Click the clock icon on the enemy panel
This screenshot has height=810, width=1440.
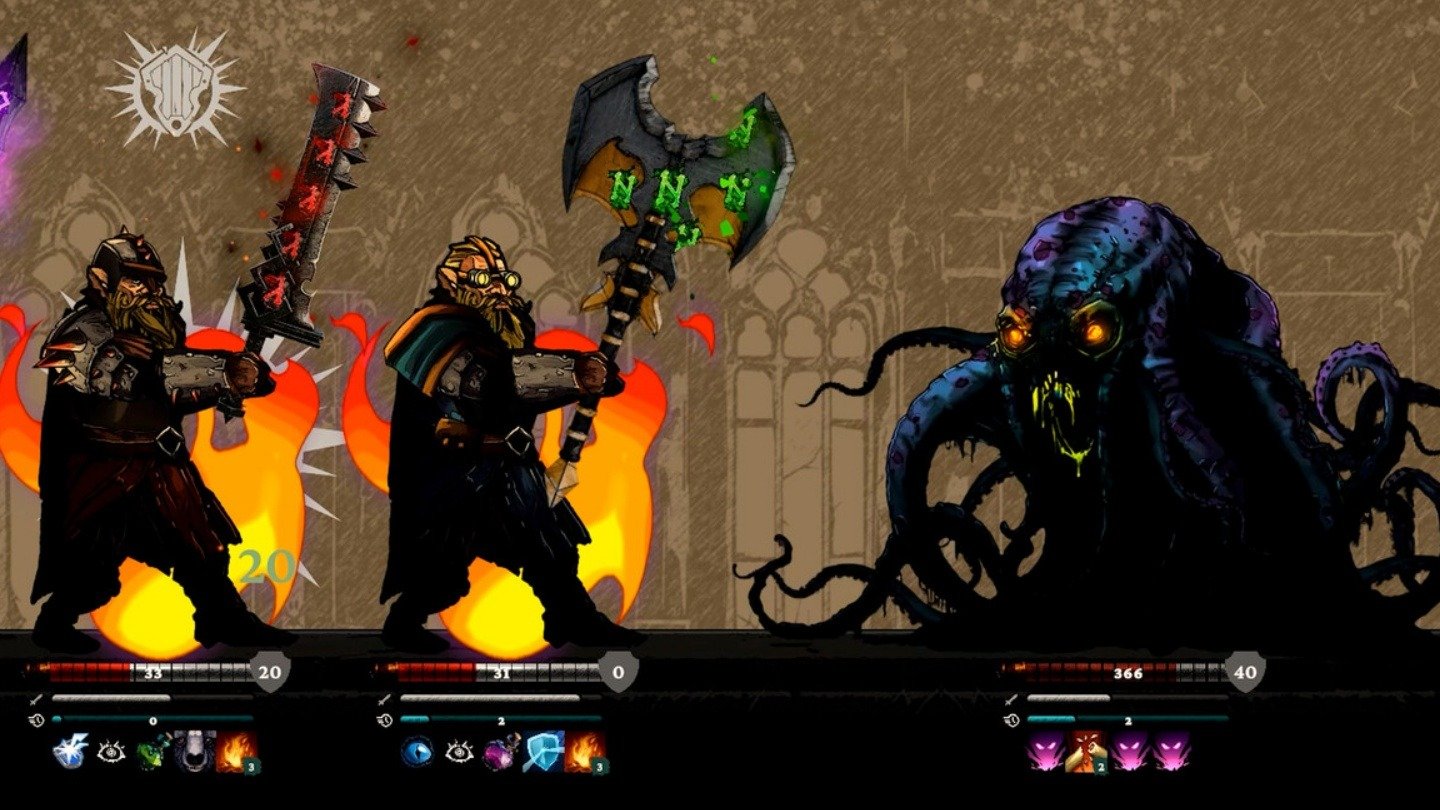[x=1010, y=720]
